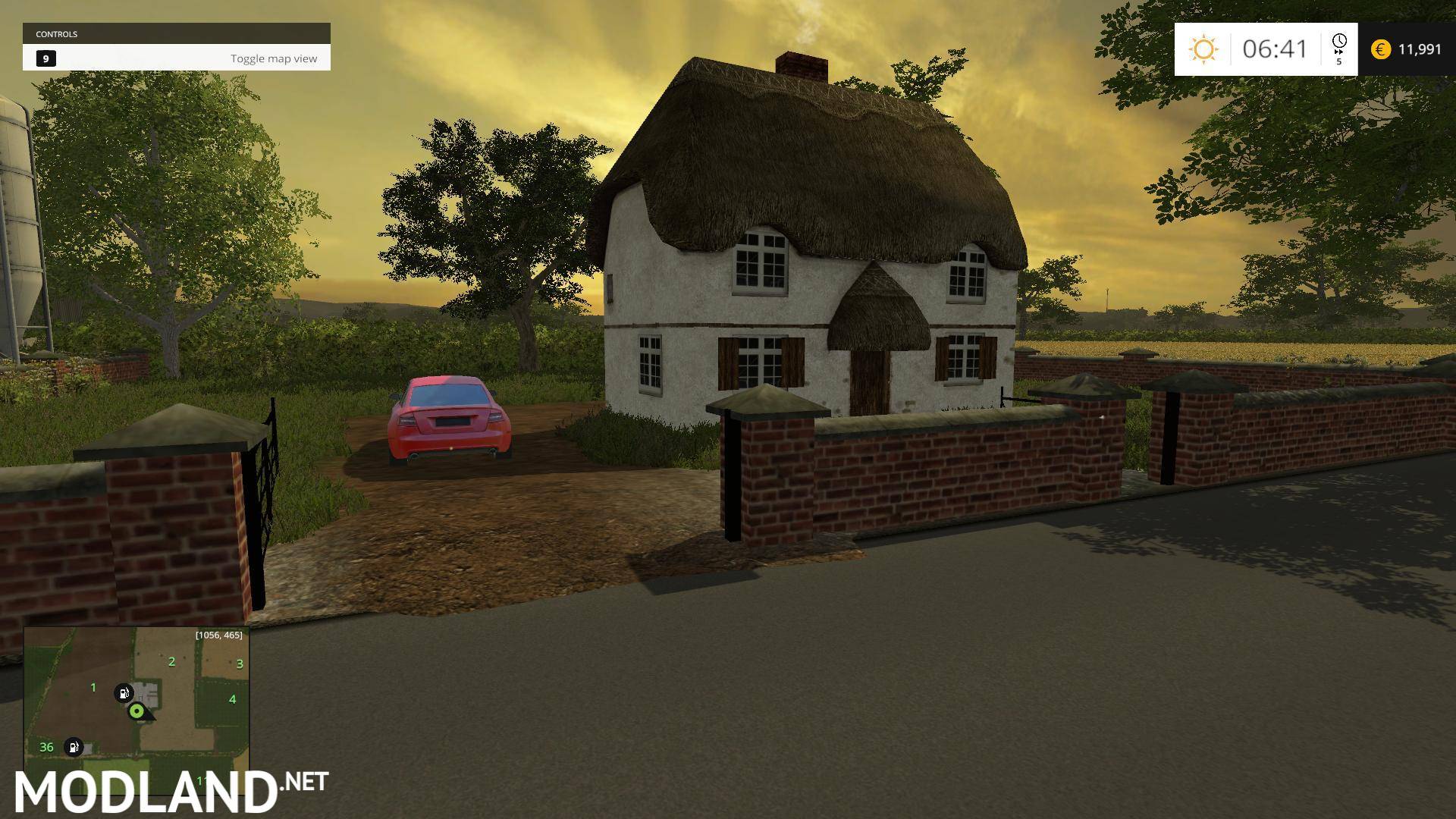The width and height of the screenshot is (1456, 819).
Task: Toggle map view from the Controls panel
Action: tap(275, 58)
